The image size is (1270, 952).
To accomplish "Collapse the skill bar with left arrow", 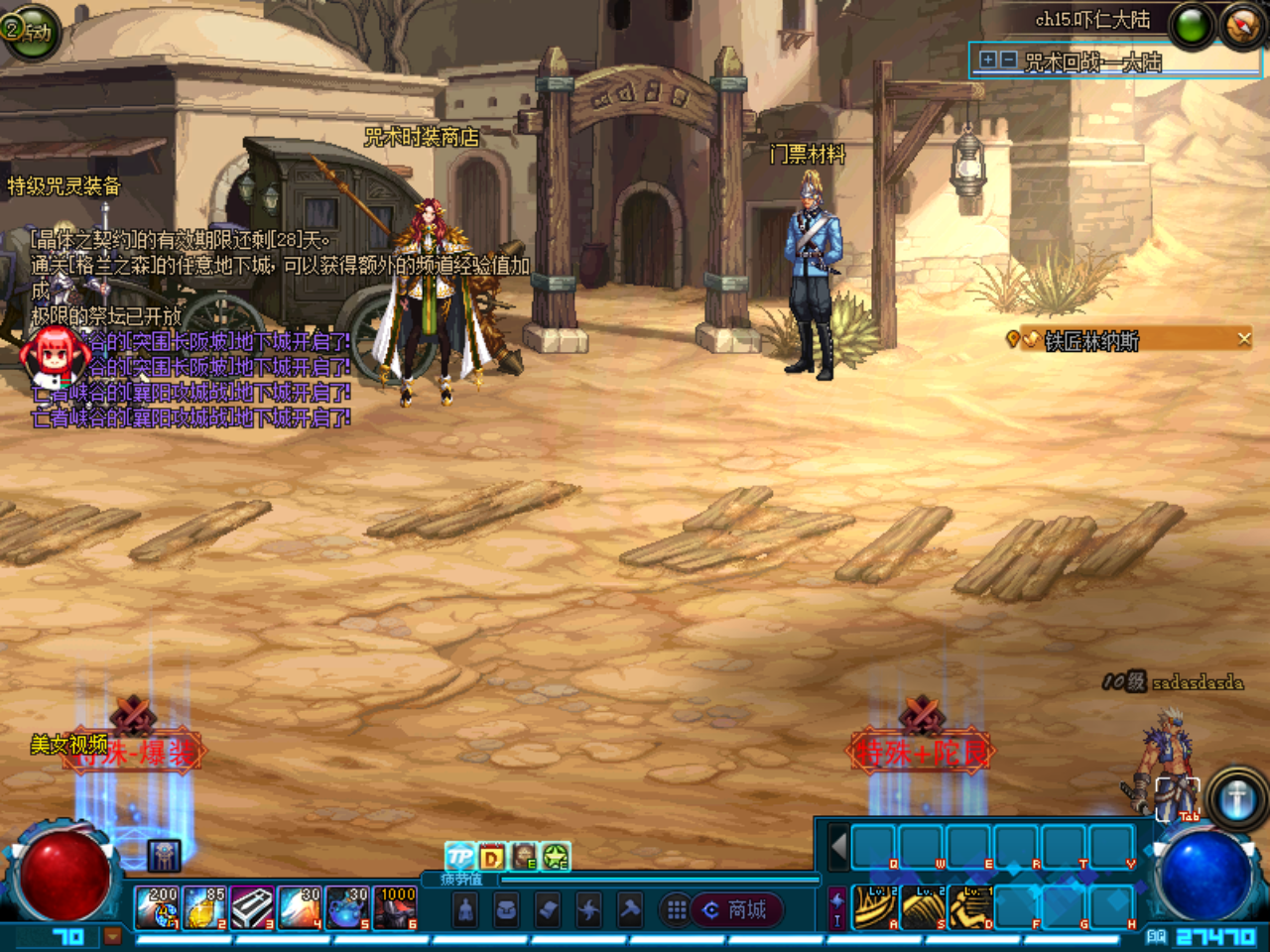I will pos(838,848).
